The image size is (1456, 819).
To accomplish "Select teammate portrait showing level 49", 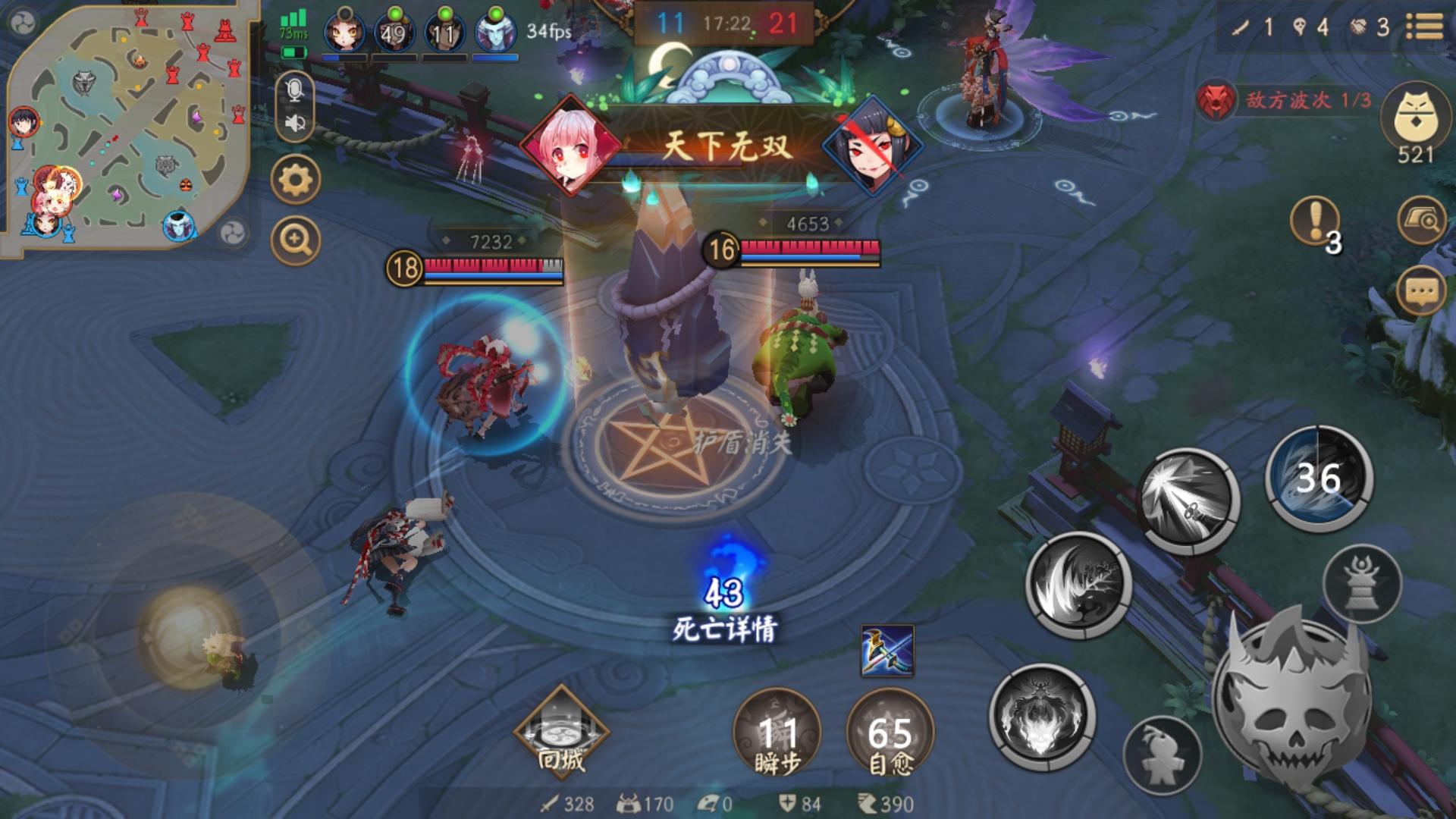I will tap(396, 30).
